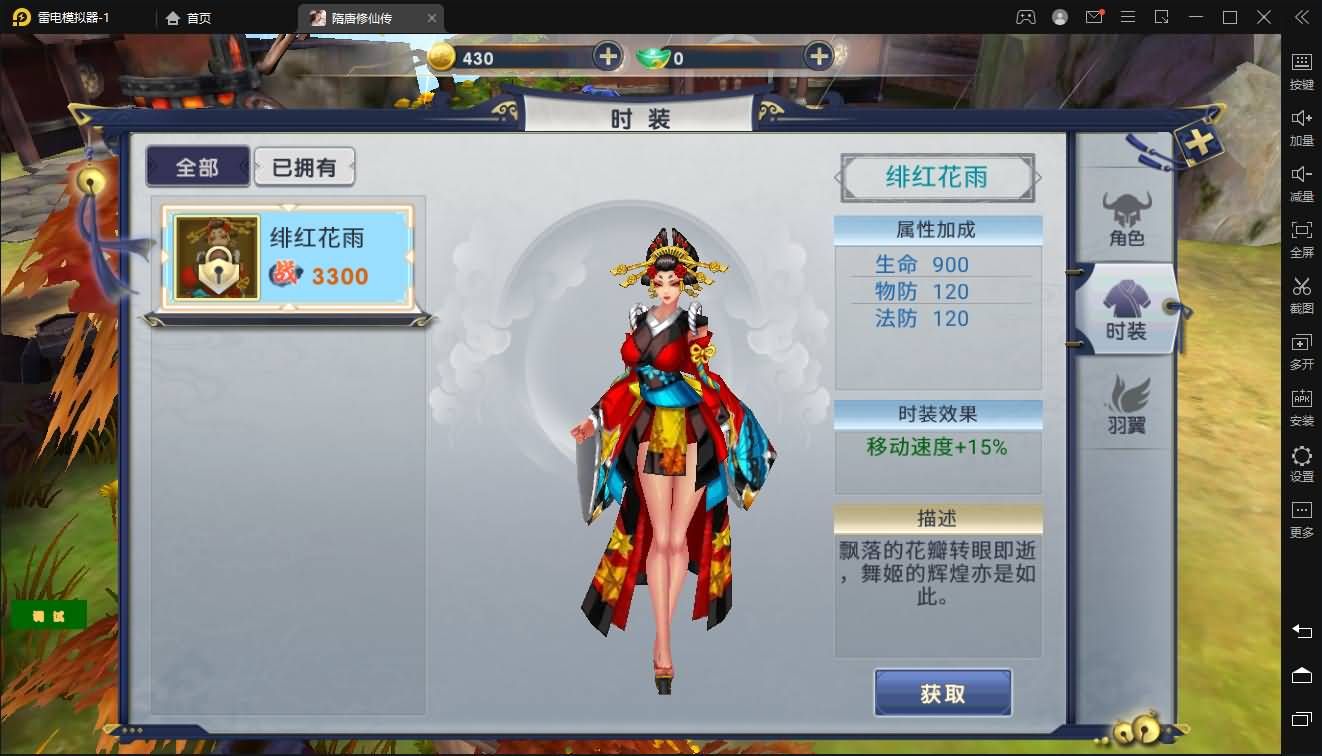Click the gamepad controller icon in the titlebar
Screen dimensions: 1322x756
1026,17
